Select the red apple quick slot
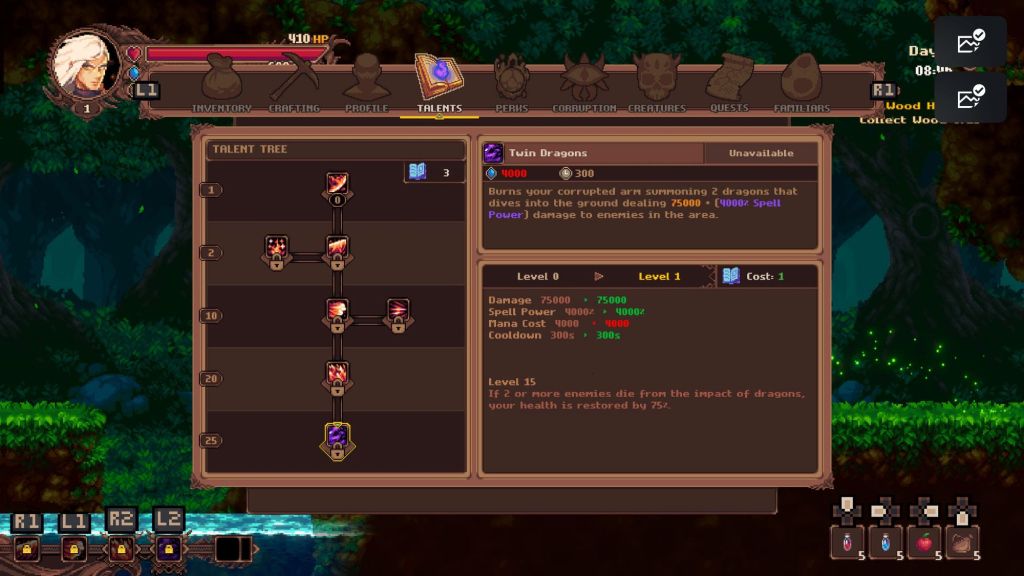This screenshot has width=1024, height=576. pyautogui.click(x=924, y=542)
